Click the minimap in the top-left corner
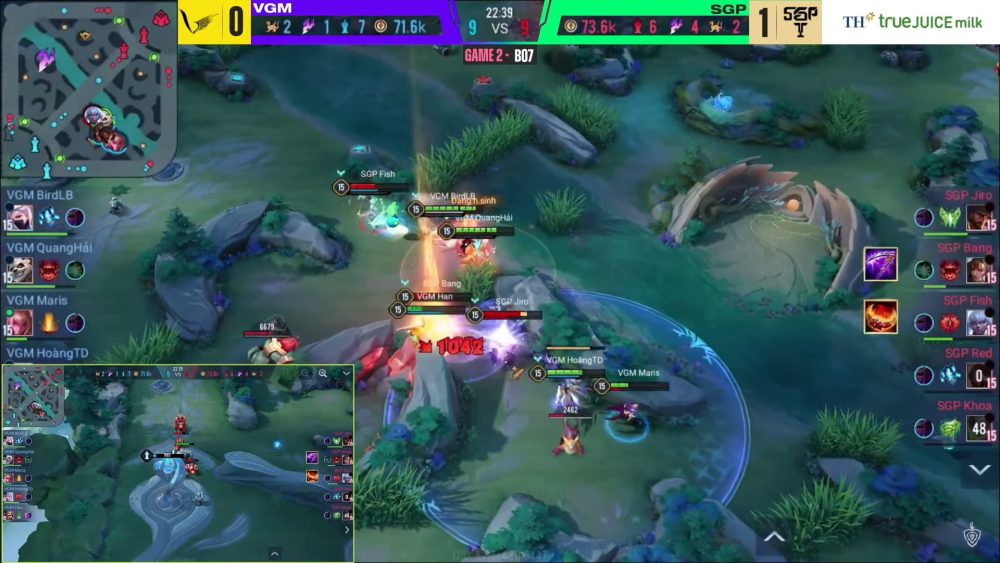The image size is (1000, 563). point(88,88)
